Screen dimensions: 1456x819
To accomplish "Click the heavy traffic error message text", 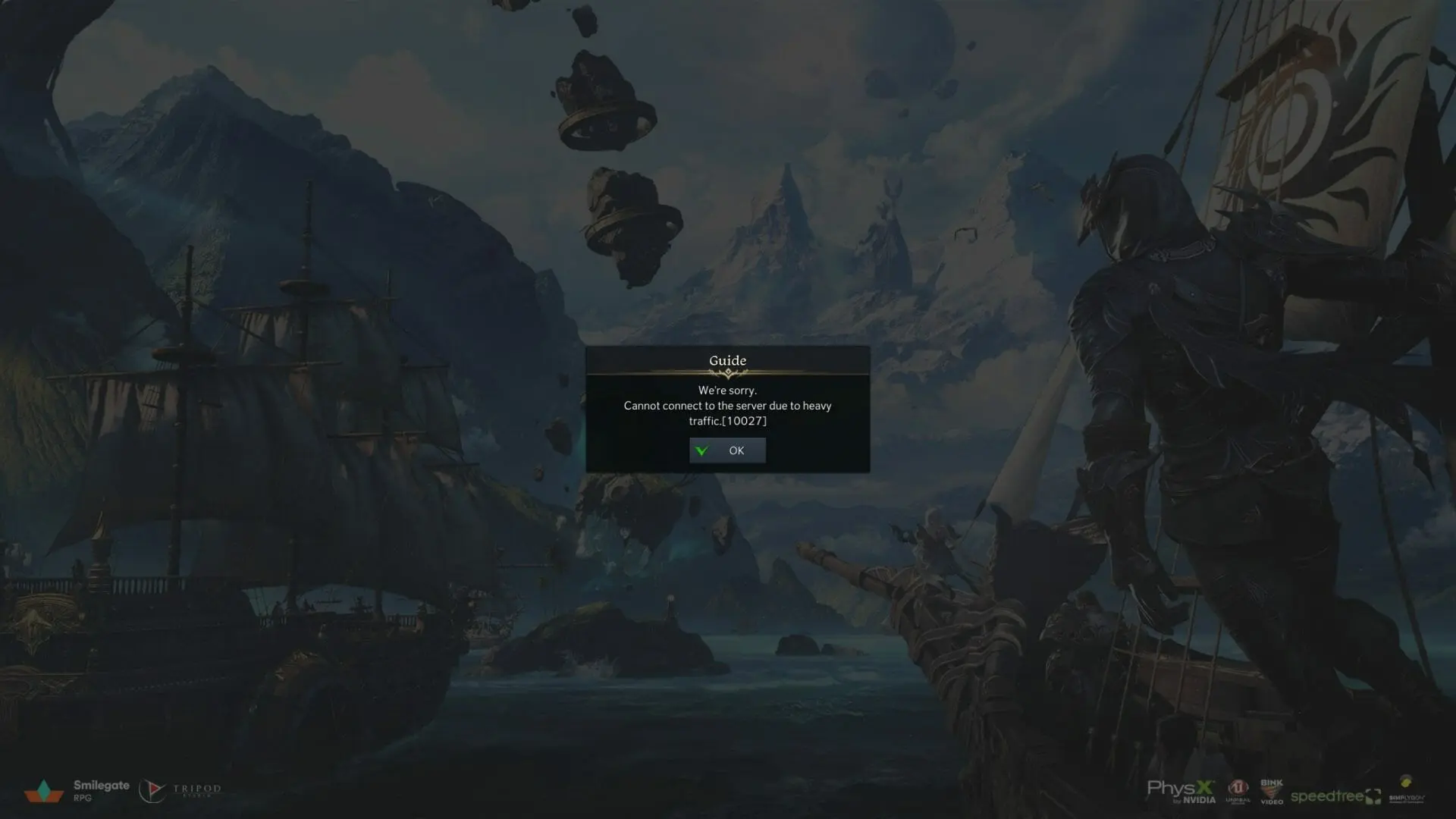I will pos(728,406).
